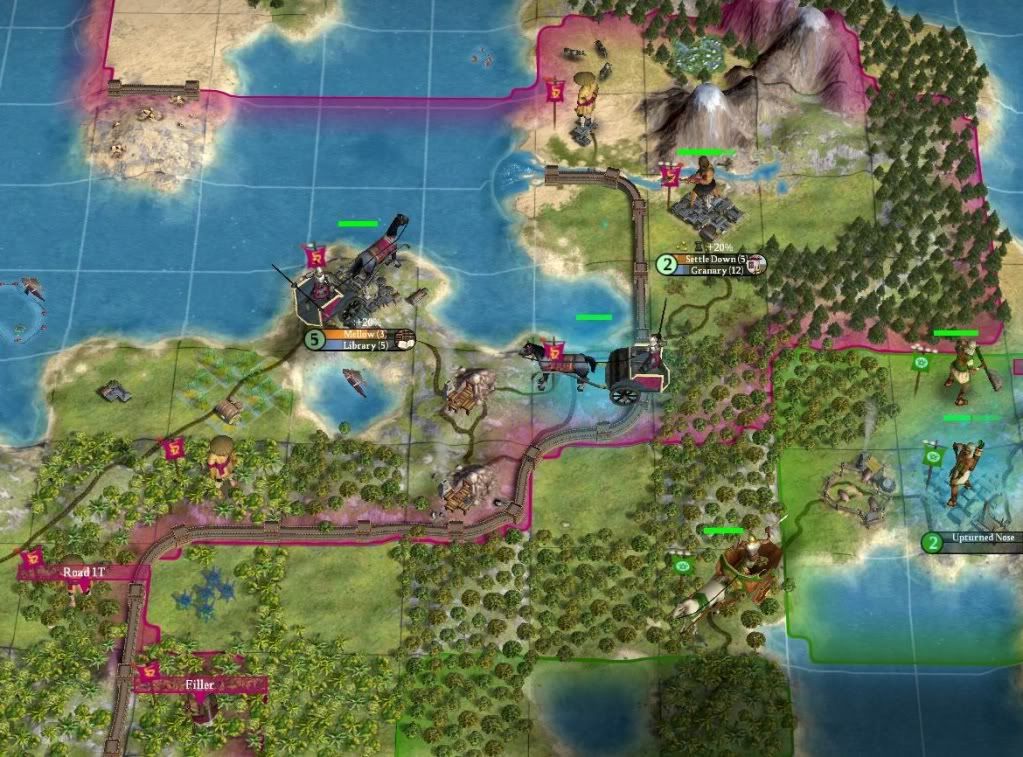The height and width of the screenshot is (757, 1023).
Task: Open the Mellow city name bar
Action: 359,334
